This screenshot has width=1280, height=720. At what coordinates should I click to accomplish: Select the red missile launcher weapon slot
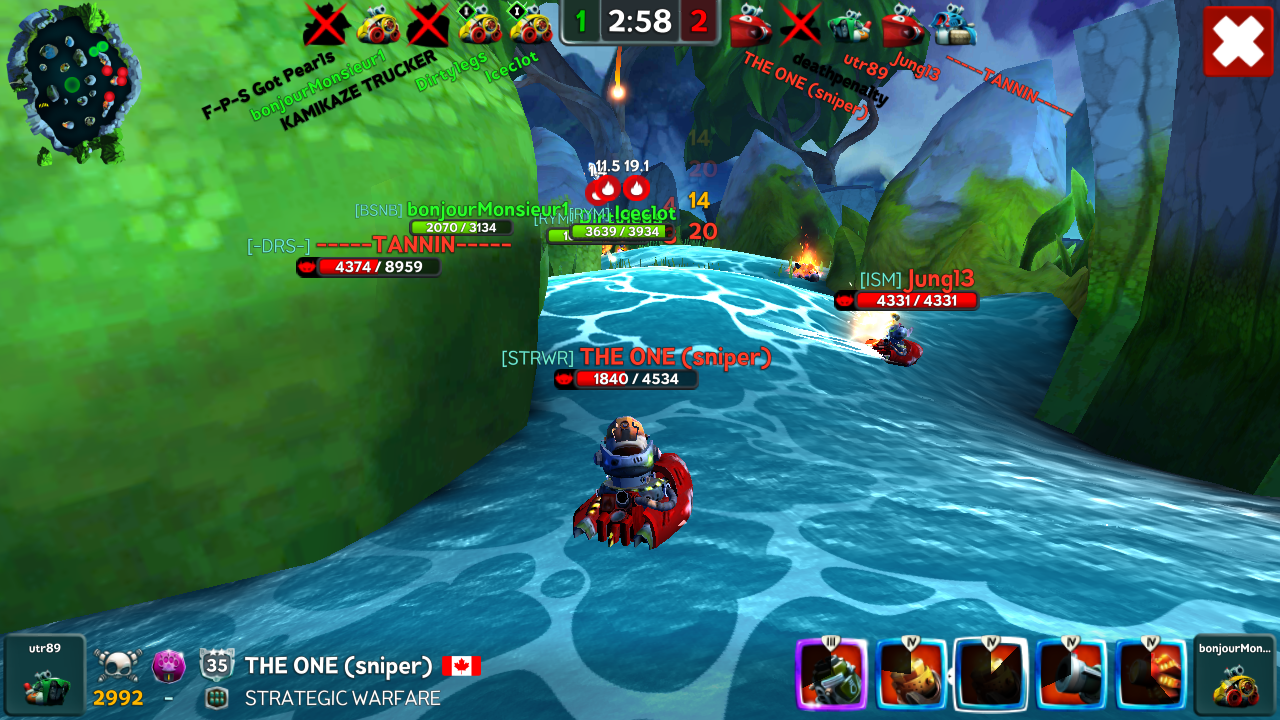coord(1151,673)
